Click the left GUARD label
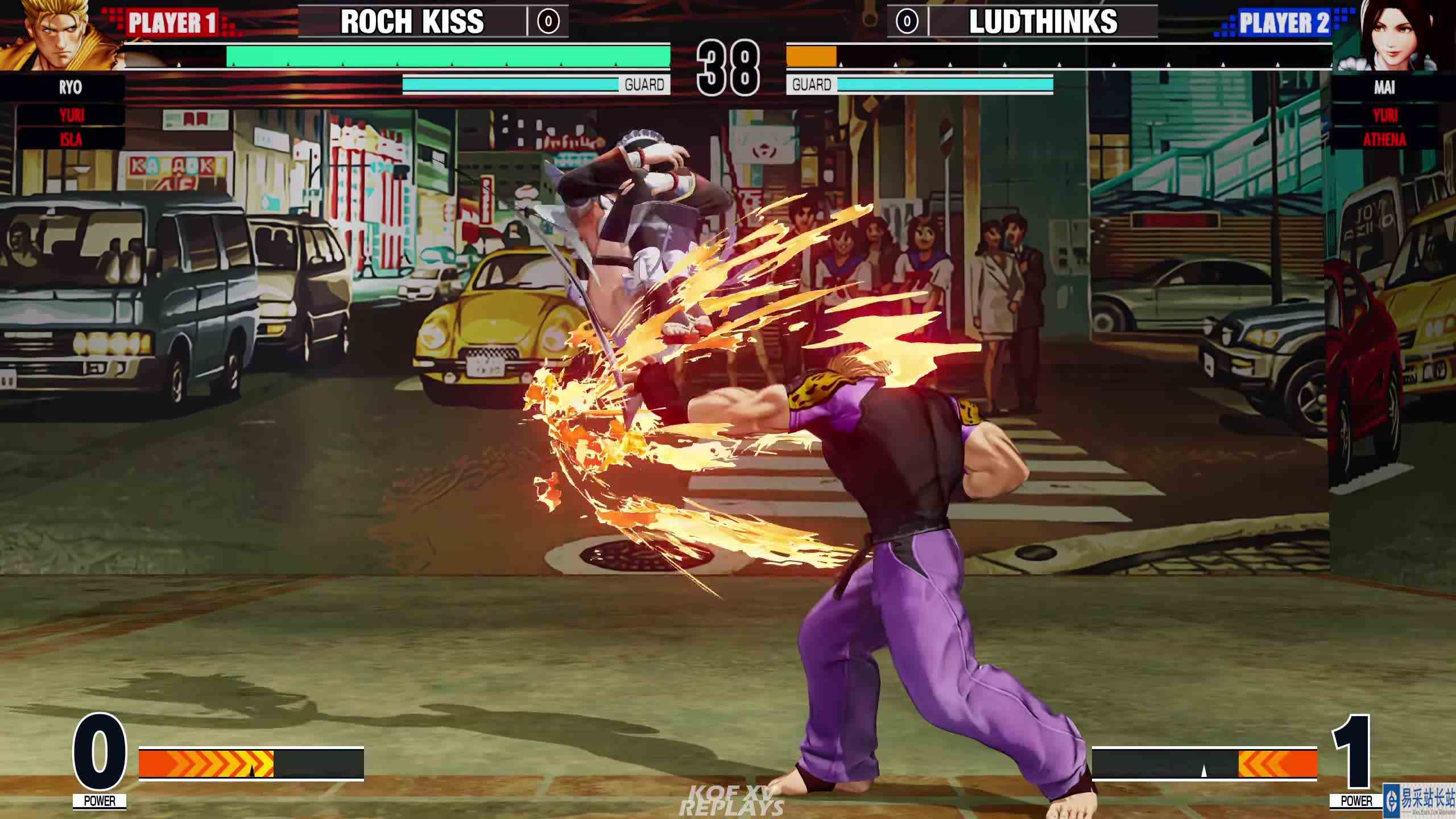1456x819 pixels. [643, 85]
